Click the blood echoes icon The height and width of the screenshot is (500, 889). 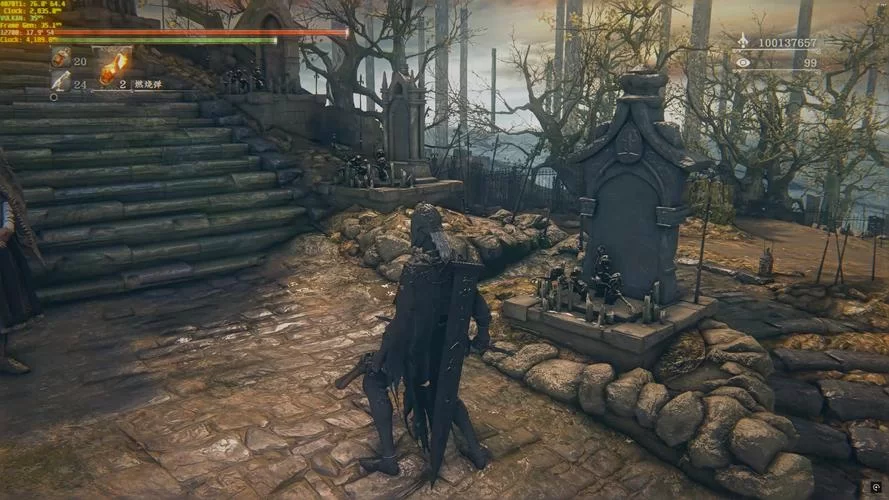(742, 43)
